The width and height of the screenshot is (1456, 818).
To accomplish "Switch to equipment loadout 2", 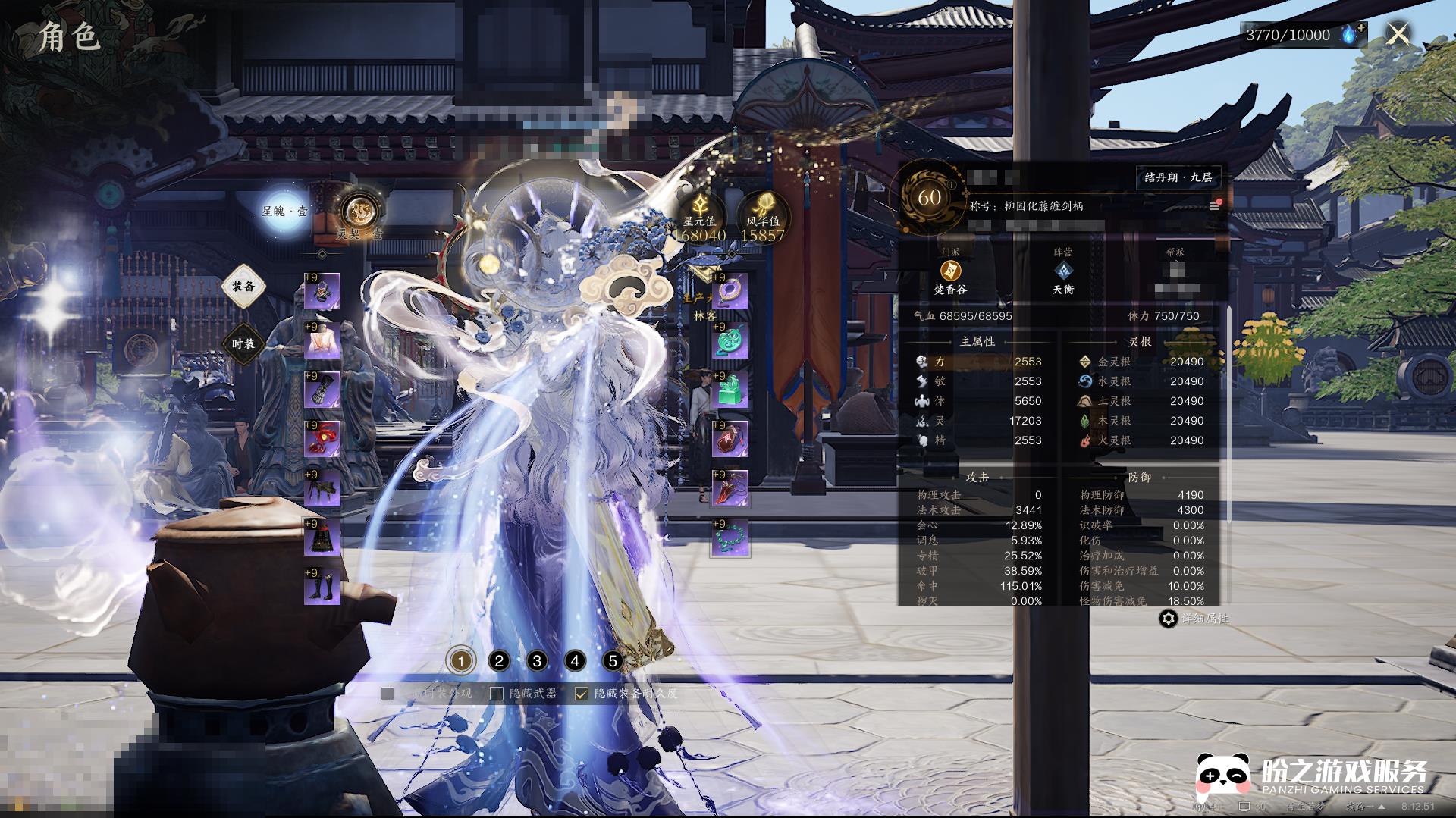I will (499, 661).
